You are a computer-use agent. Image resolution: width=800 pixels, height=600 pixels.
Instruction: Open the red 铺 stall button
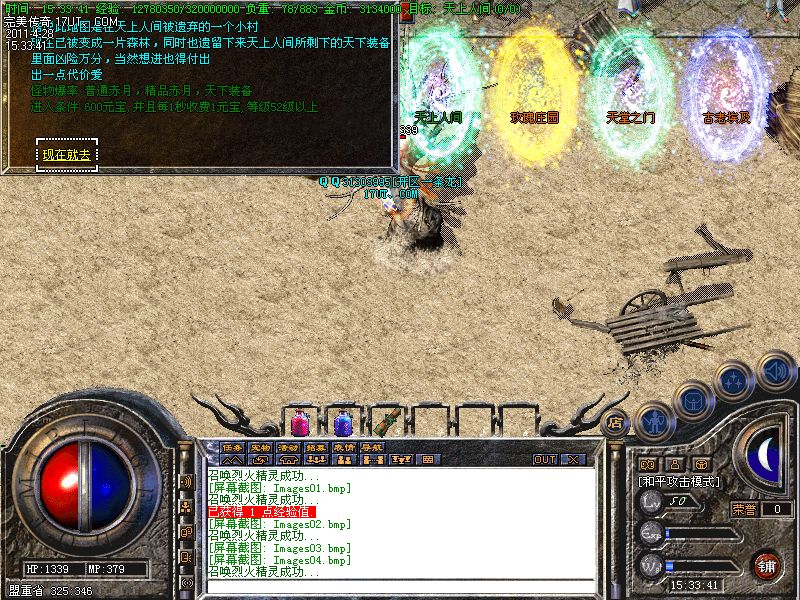coord(766,565)
